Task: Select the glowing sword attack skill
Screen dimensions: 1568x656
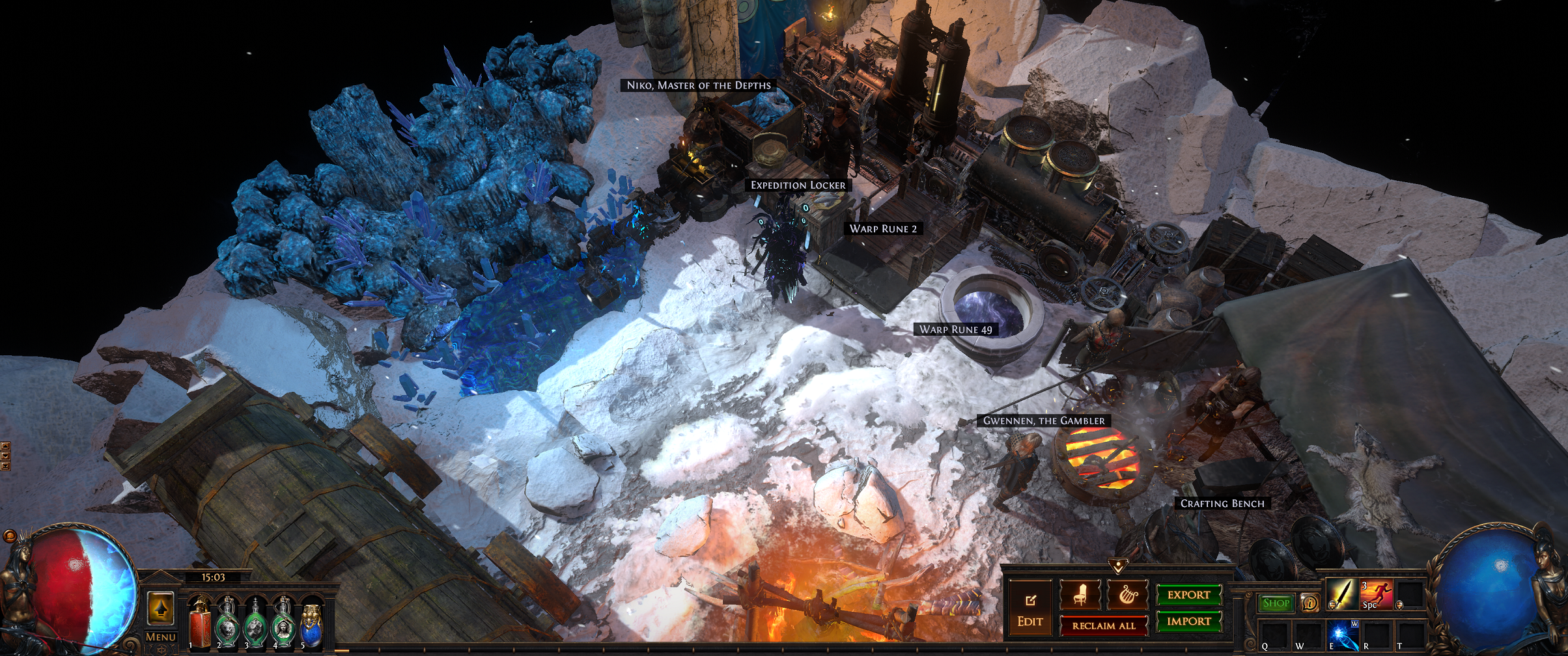Action: coord(1341,594)
